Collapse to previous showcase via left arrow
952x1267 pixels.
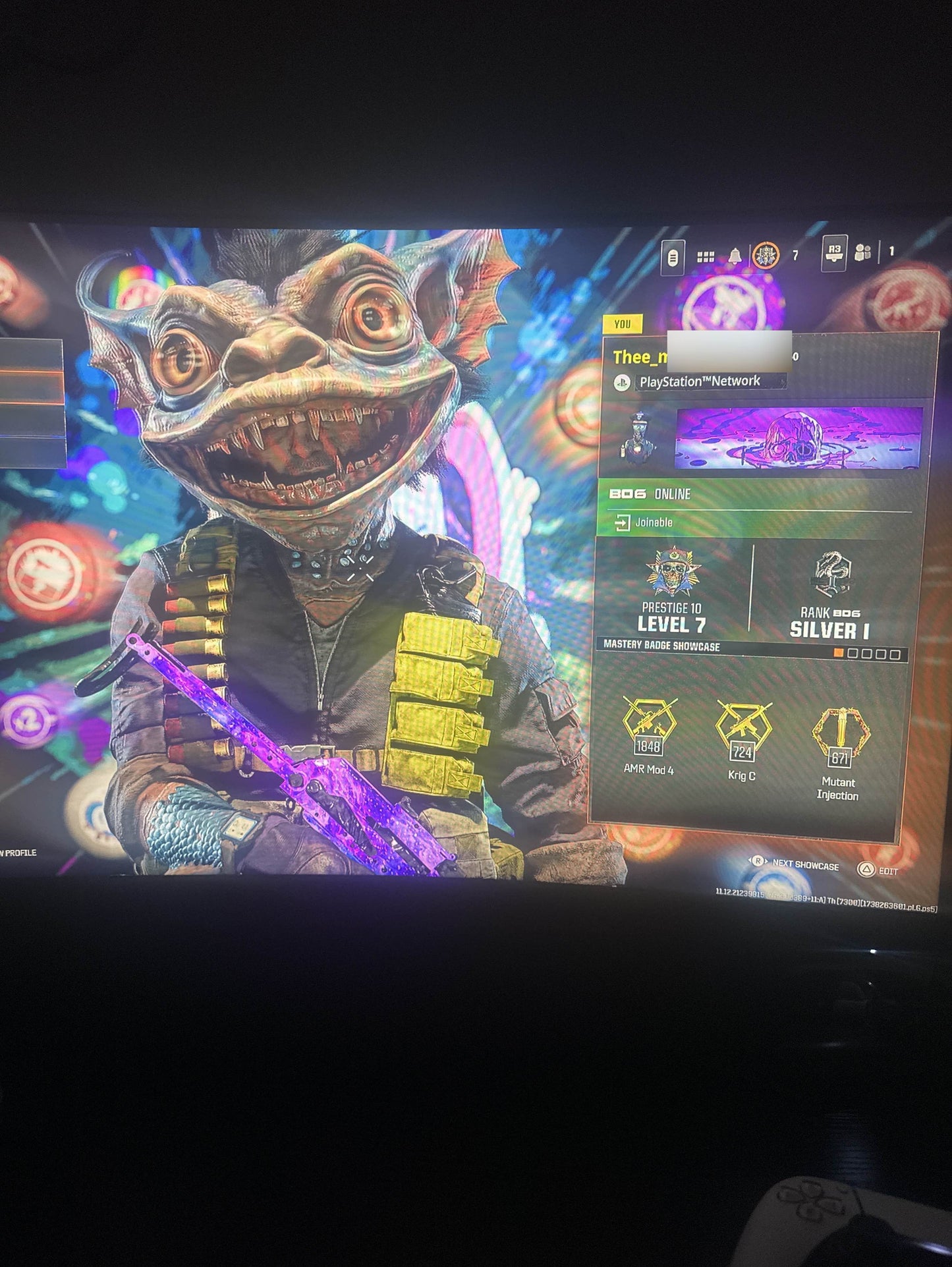coord(750,861)
